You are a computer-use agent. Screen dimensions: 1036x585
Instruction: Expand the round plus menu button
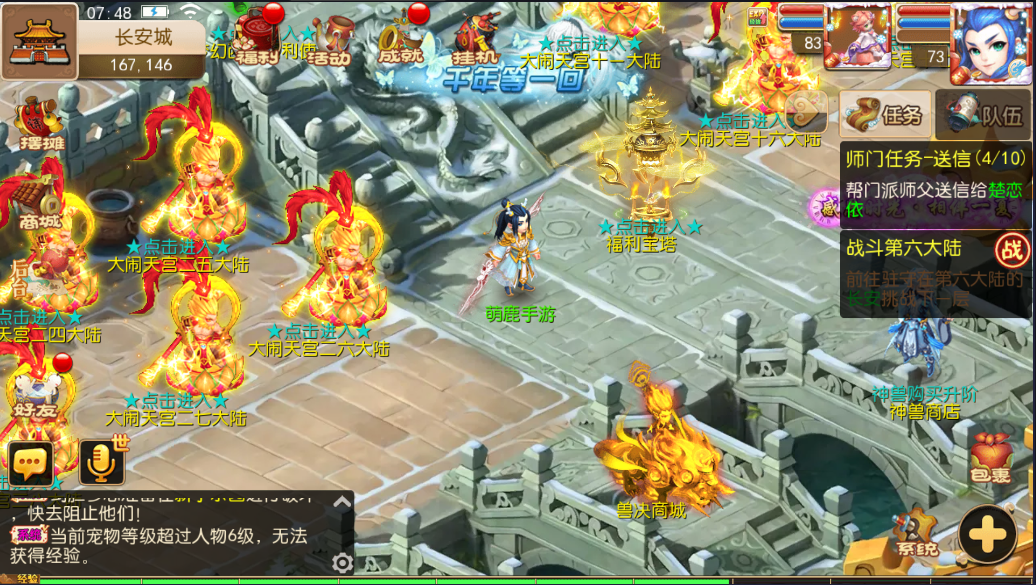(986, 537)
